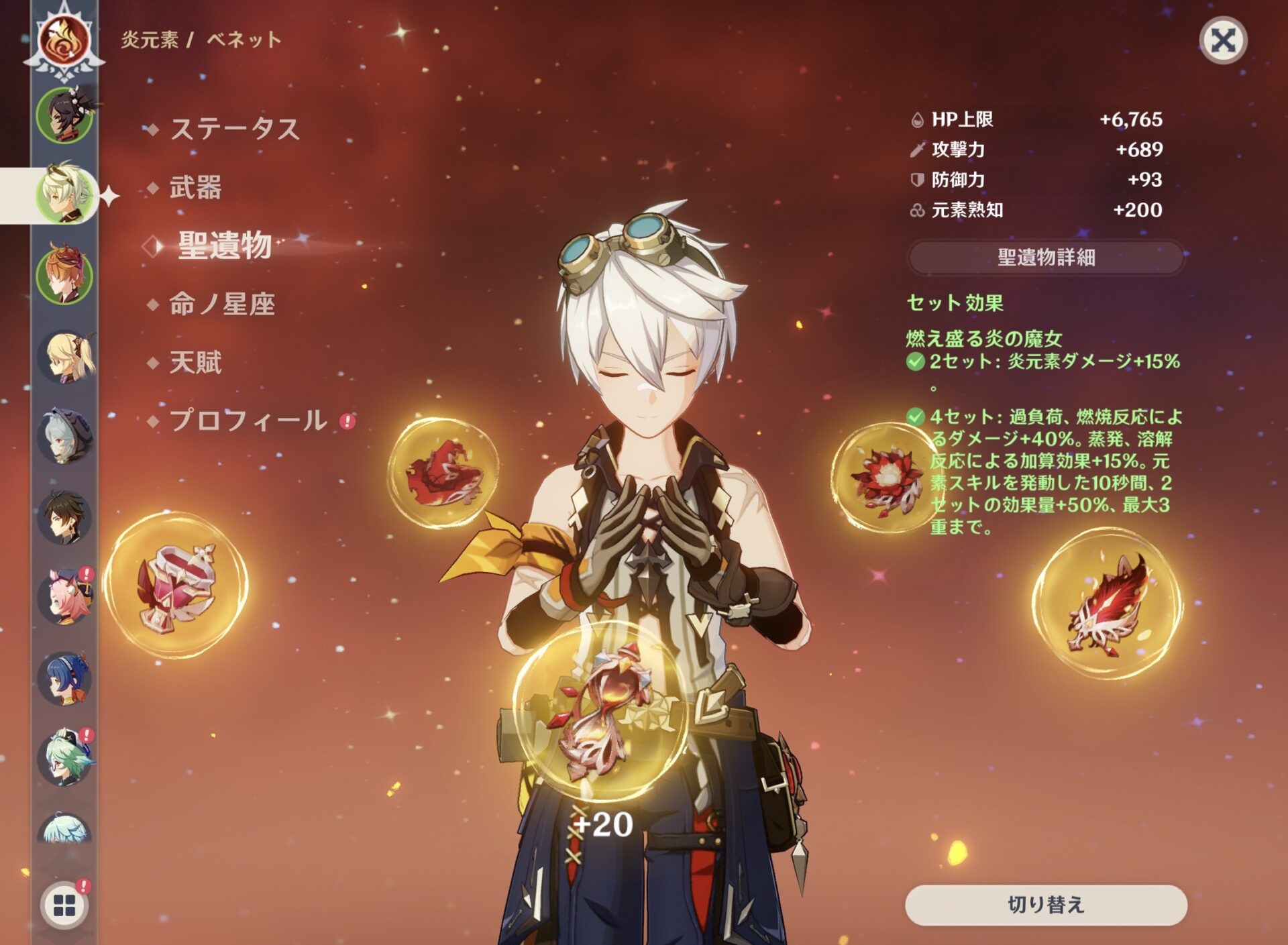Click the Pyro element emblem icon

[64, 40]
